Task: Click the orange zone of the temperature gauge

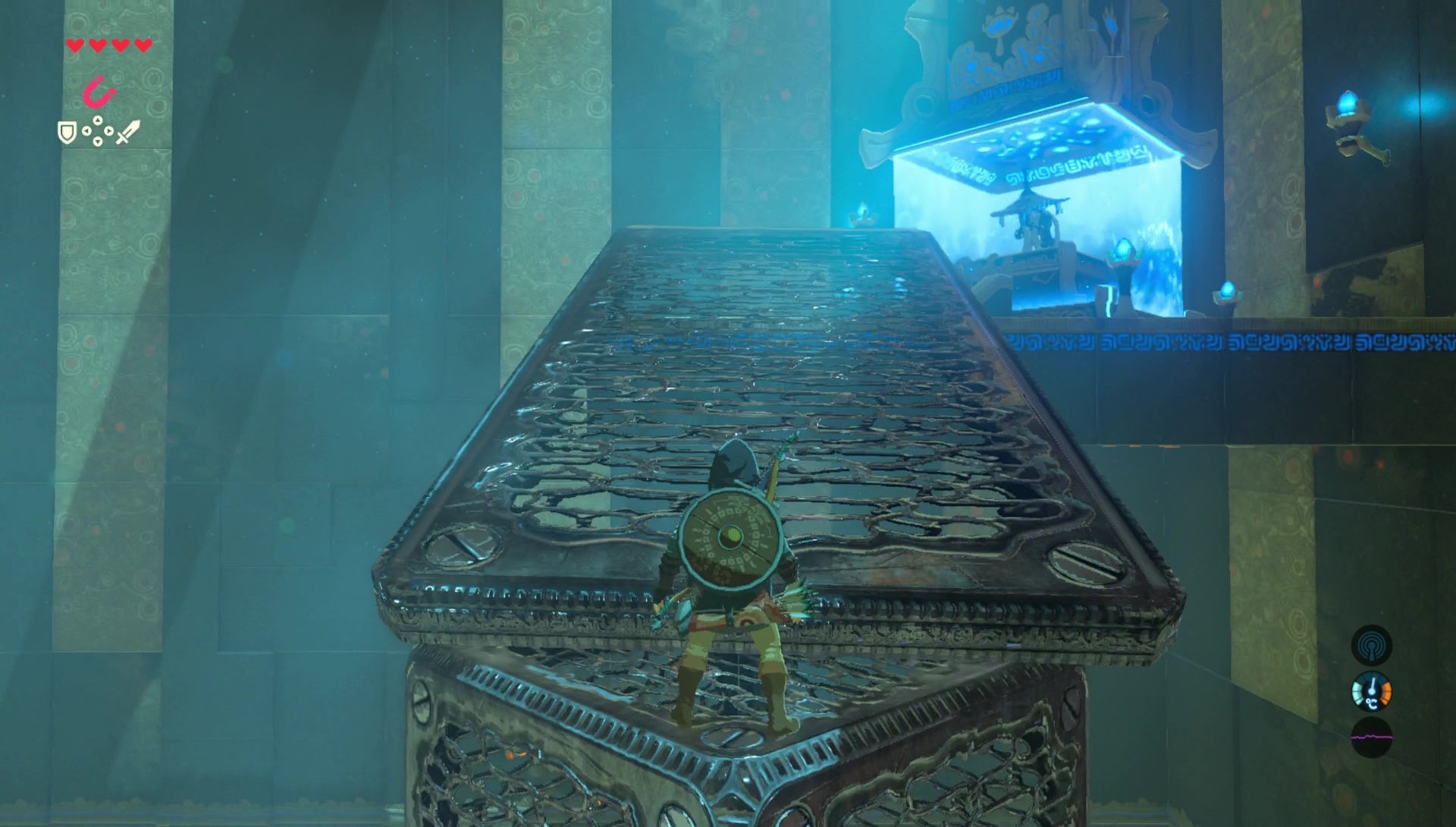Action: [1386, 693]
